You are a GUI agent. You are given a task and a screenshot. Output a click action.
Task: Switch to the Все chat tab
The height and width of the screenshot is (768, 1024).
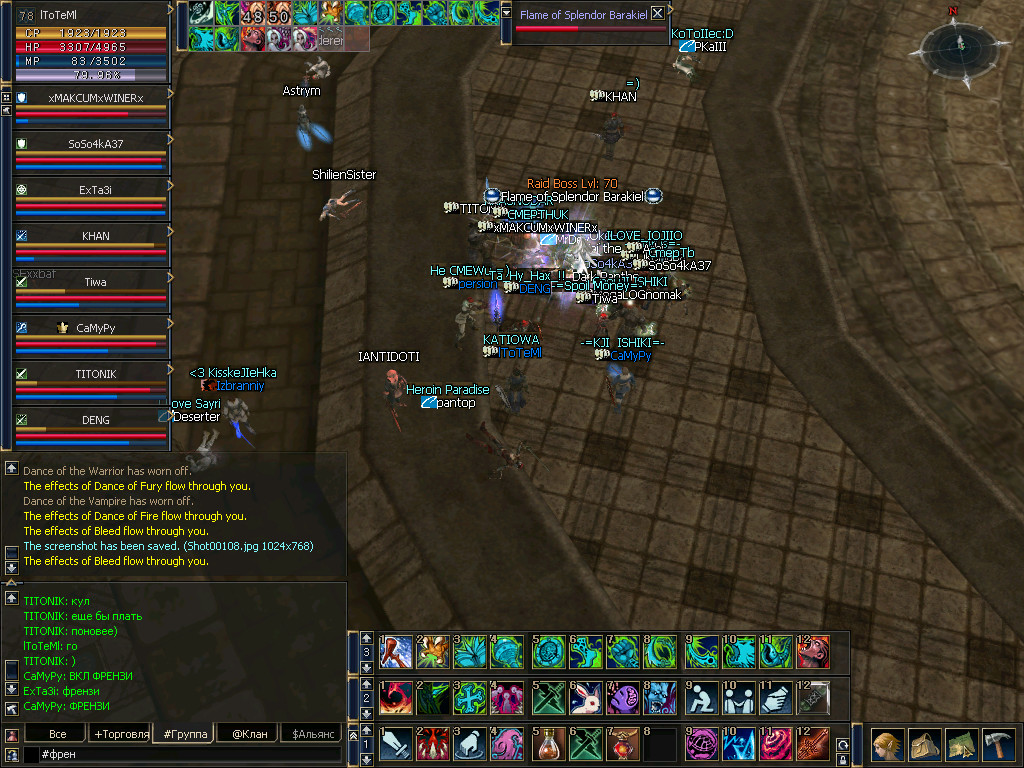click(x=58, y=734)
